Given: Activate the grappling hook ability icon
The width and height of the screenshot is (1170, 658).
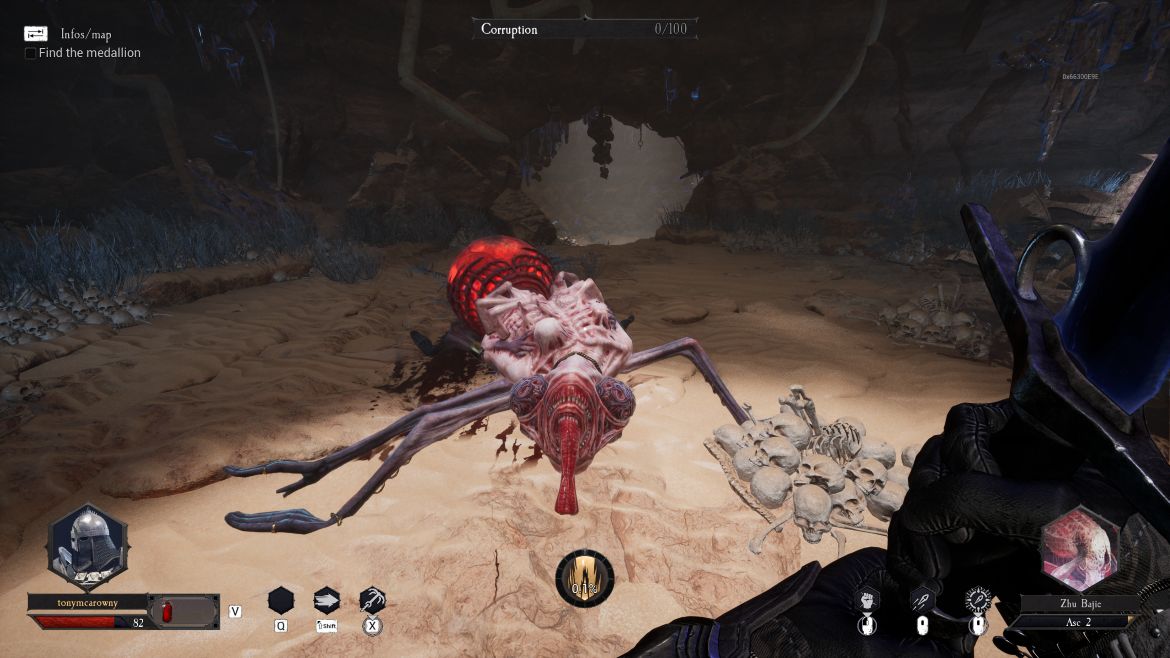Looking at the screenshot, I should (372, 600).
